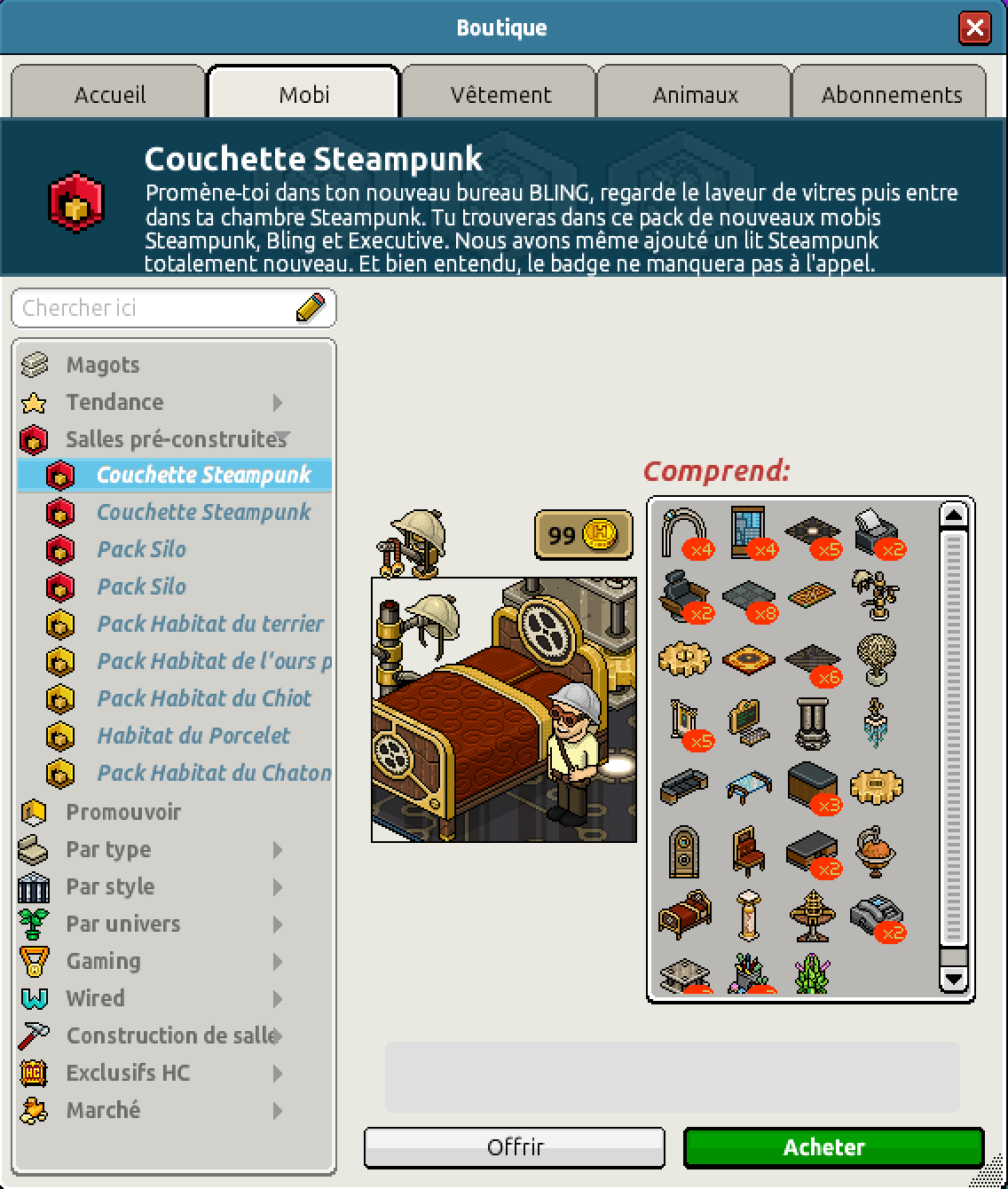Expand the Tendance category

click(x=114, y=402)
